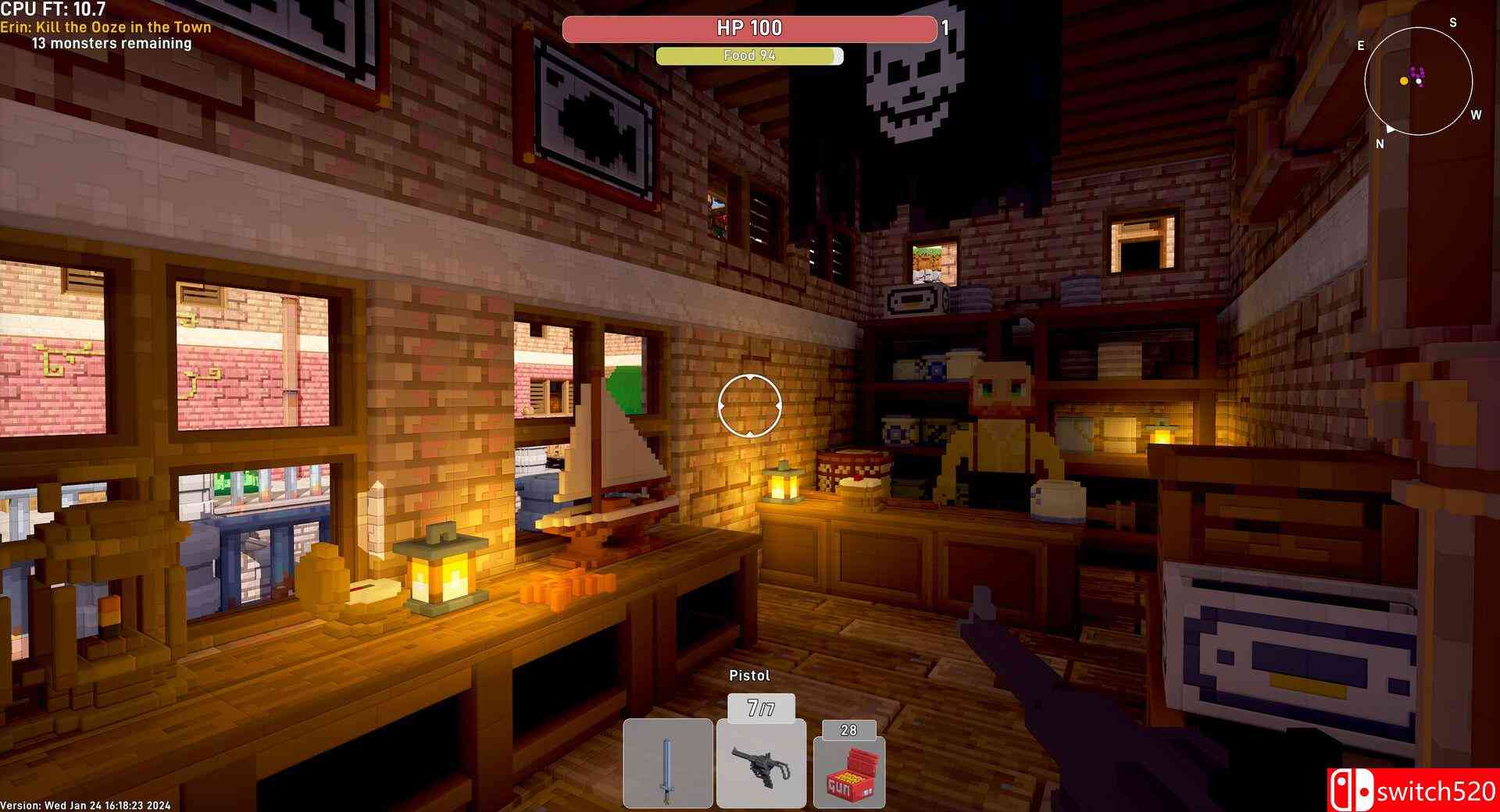Click the N direction letter on the compass
The height and width of the screenshot is (812, 1500).
click(1380, 143)
